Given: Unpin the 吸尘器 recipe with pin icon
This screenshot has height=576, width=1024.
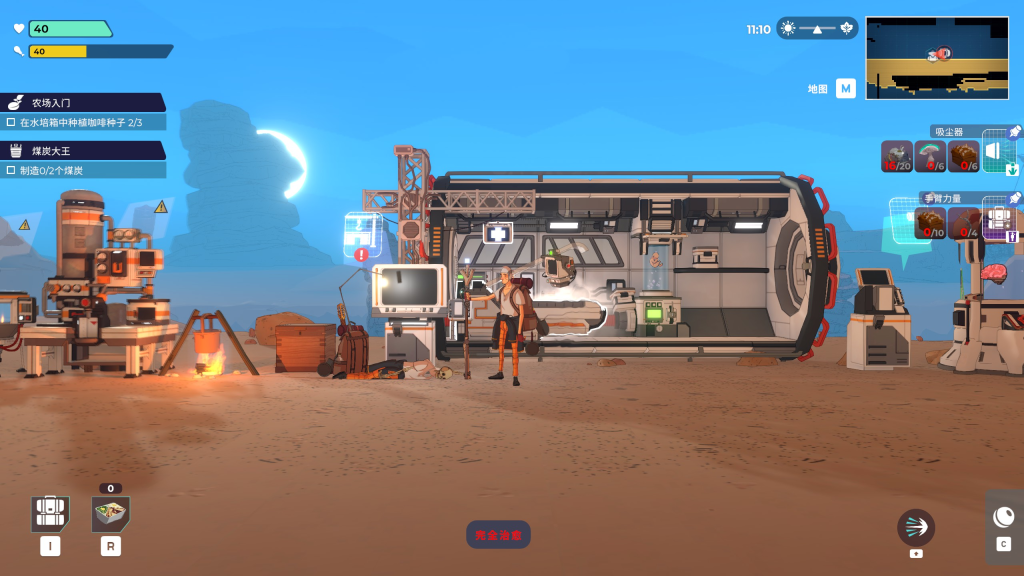Looking at the screenshot, I should point(1014,132).
